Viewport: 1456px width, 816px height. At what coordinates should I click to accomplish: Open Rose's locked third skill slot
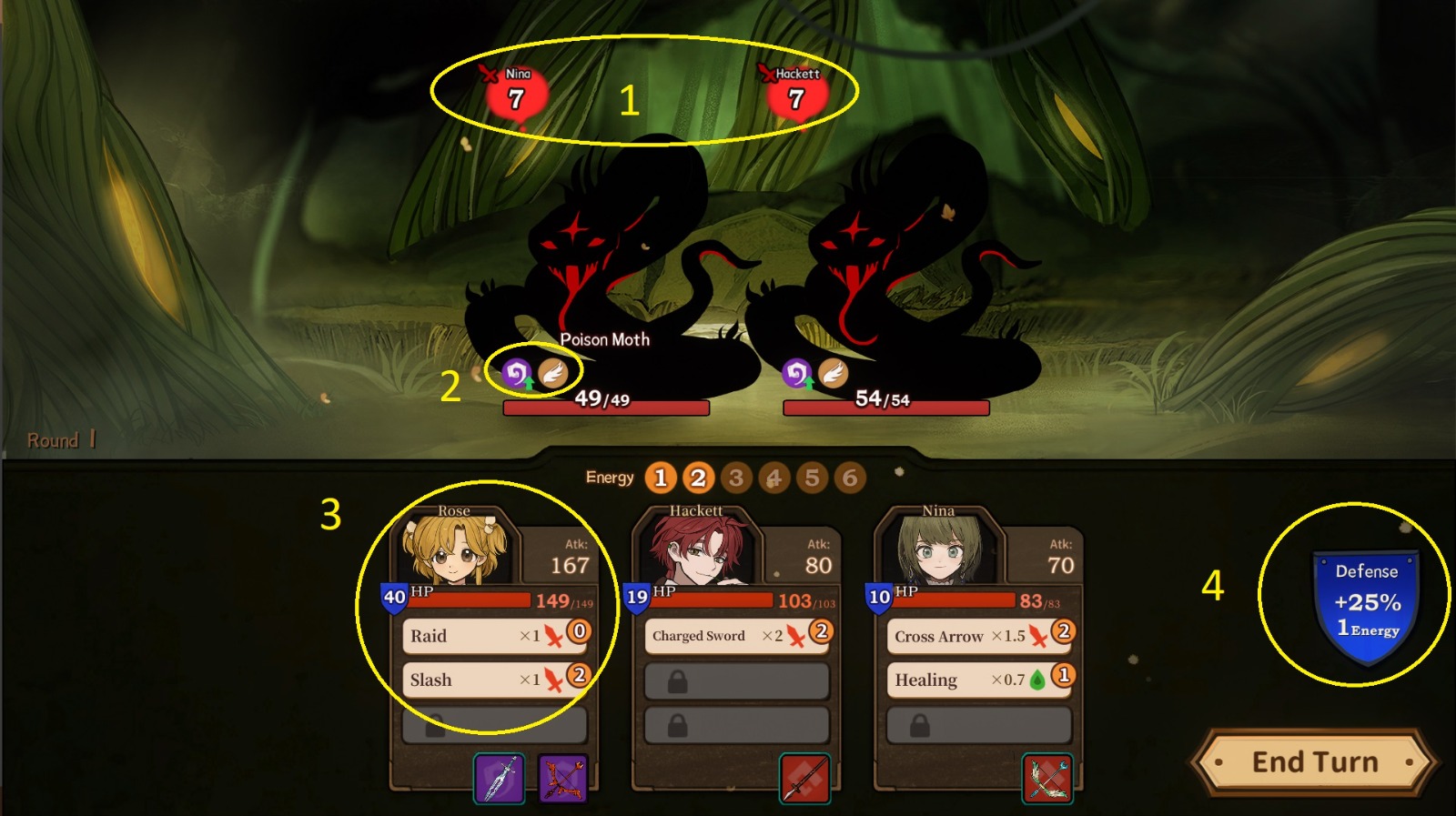[x=496, y=723]
